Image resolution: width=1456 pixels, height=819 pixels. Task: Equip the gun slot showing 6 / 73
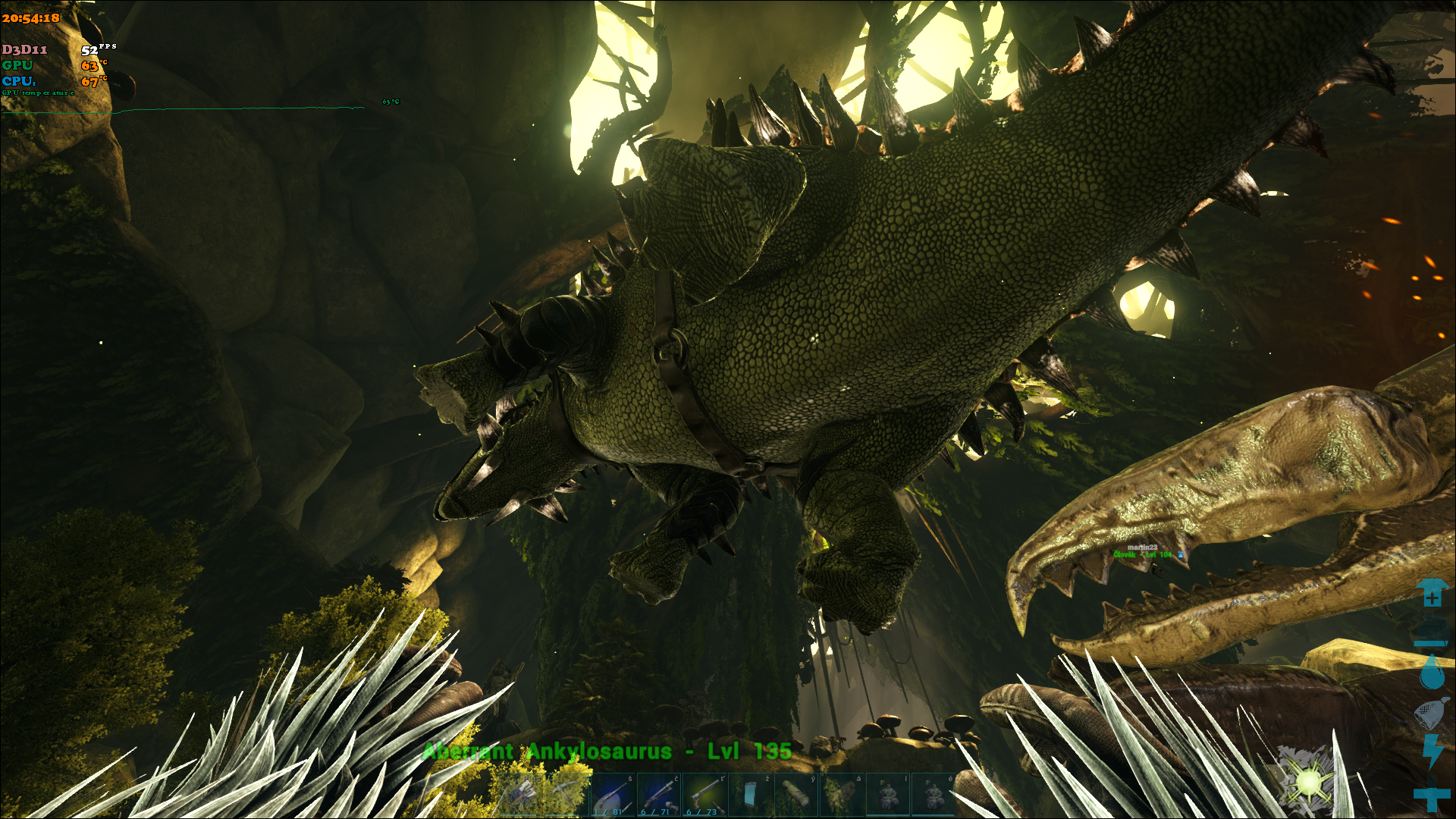[x=704, y=795]
